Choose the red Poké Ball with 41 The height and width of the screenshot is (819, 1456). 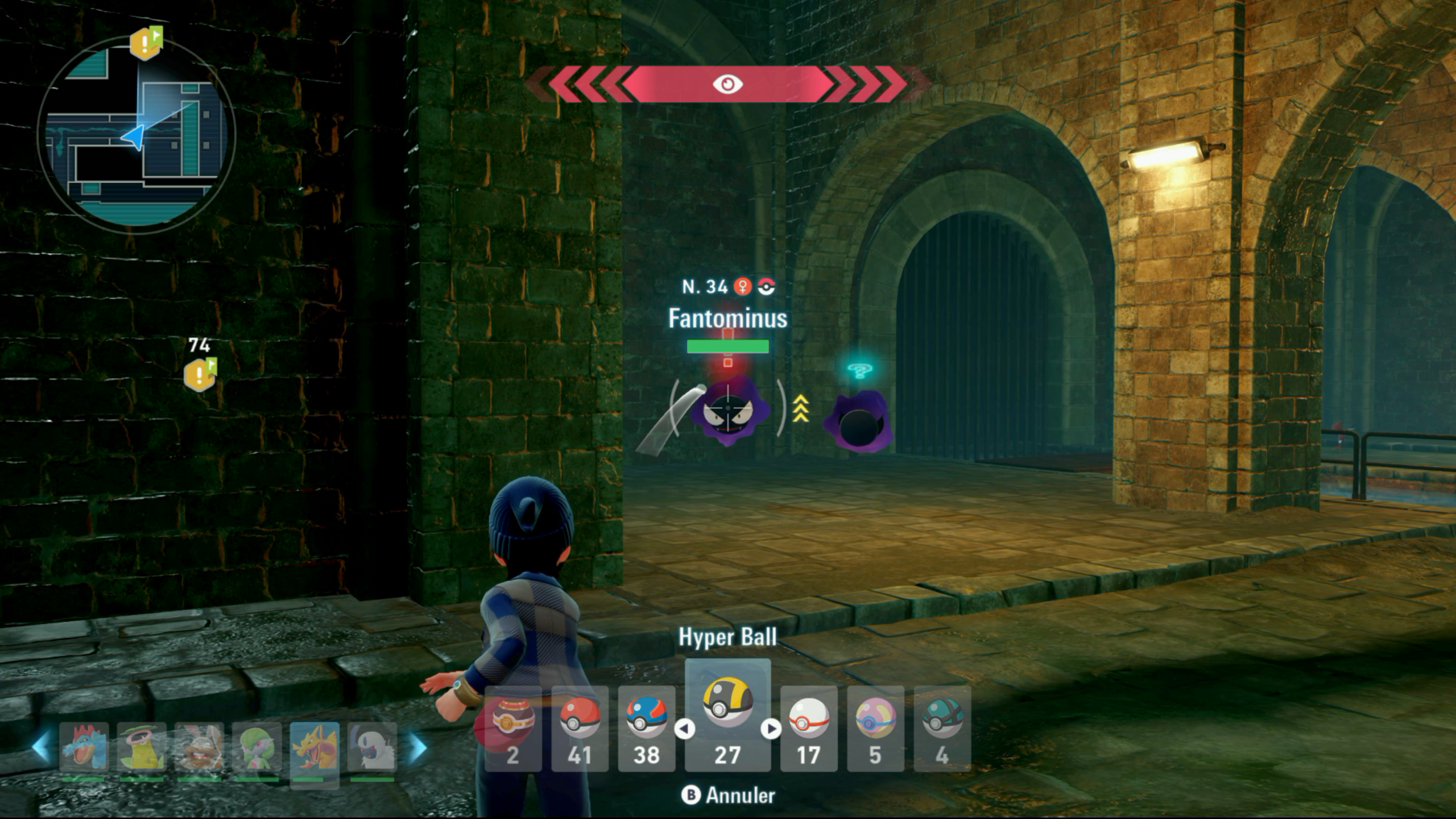580,728
